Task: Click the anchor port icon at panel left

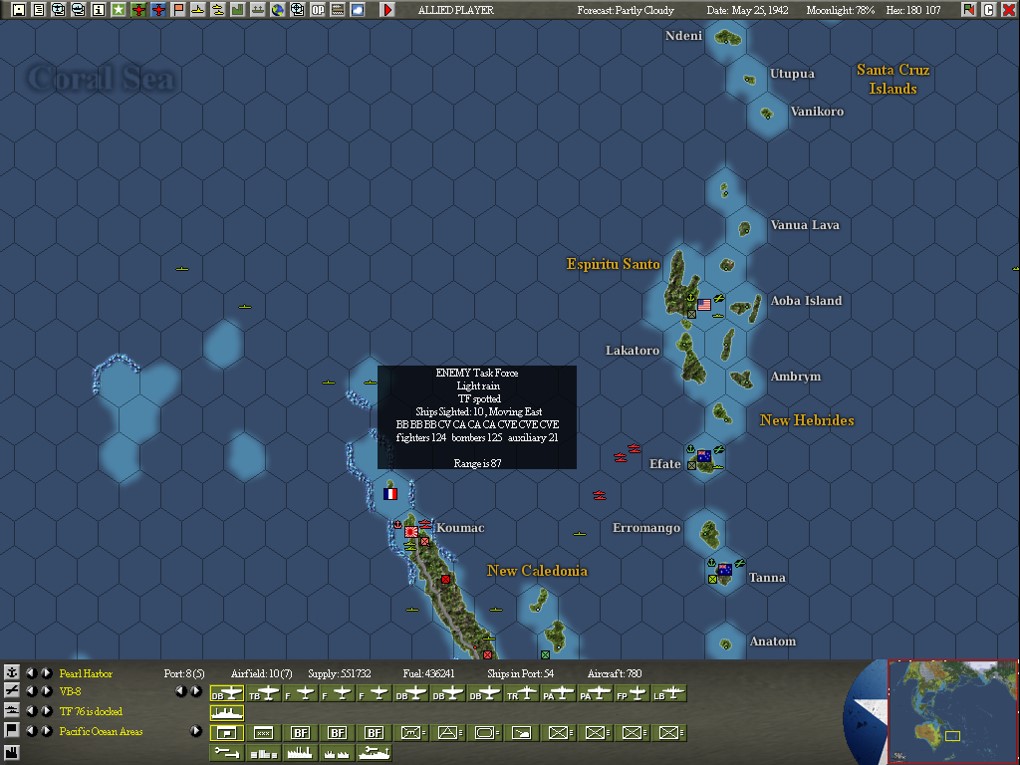Action: point(12,673)
